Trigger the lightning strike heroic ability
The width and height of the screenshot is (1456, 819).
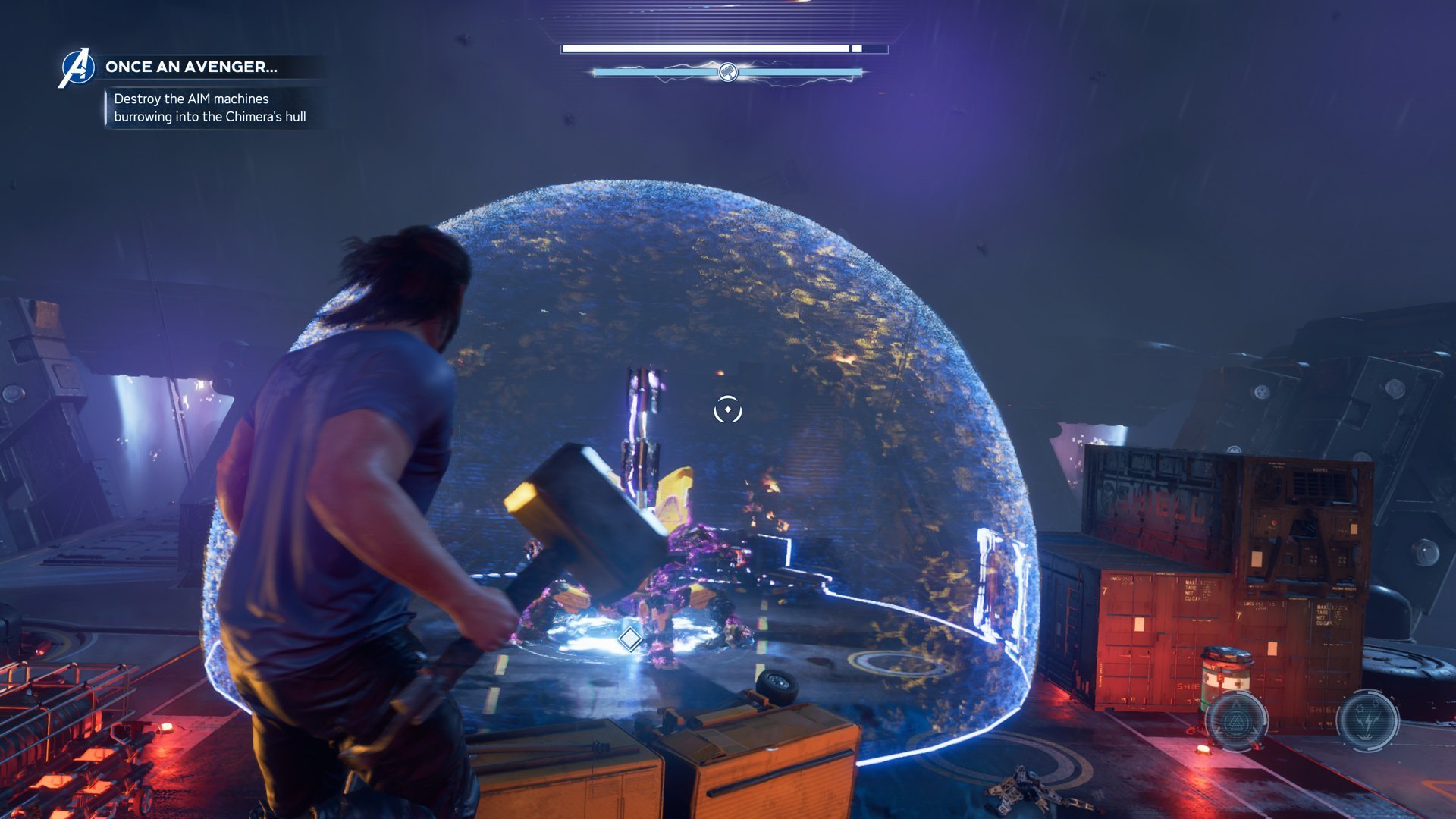(x=1367, y=720)
